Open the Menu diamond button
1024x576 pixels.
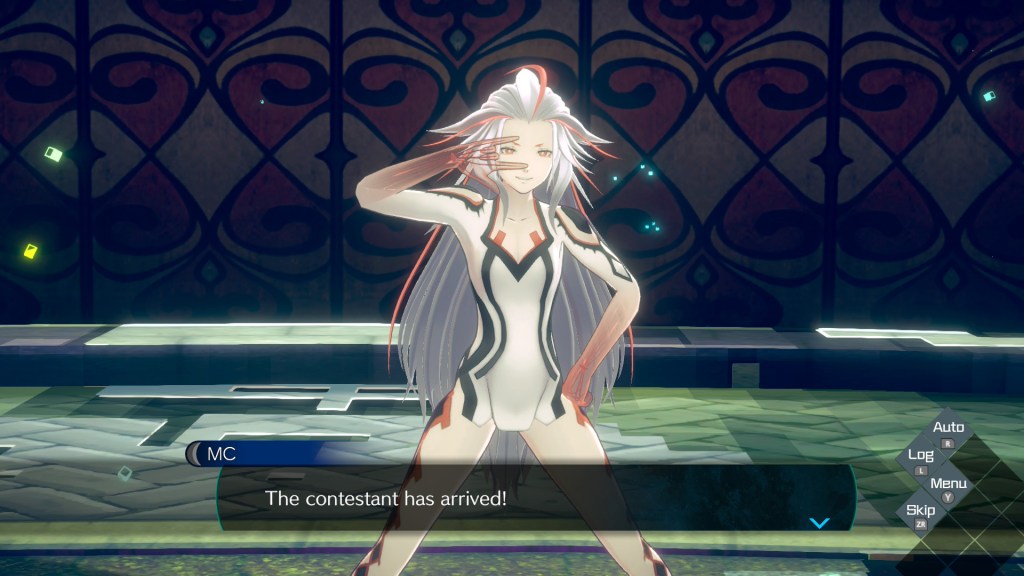click(x=948, y=487)
